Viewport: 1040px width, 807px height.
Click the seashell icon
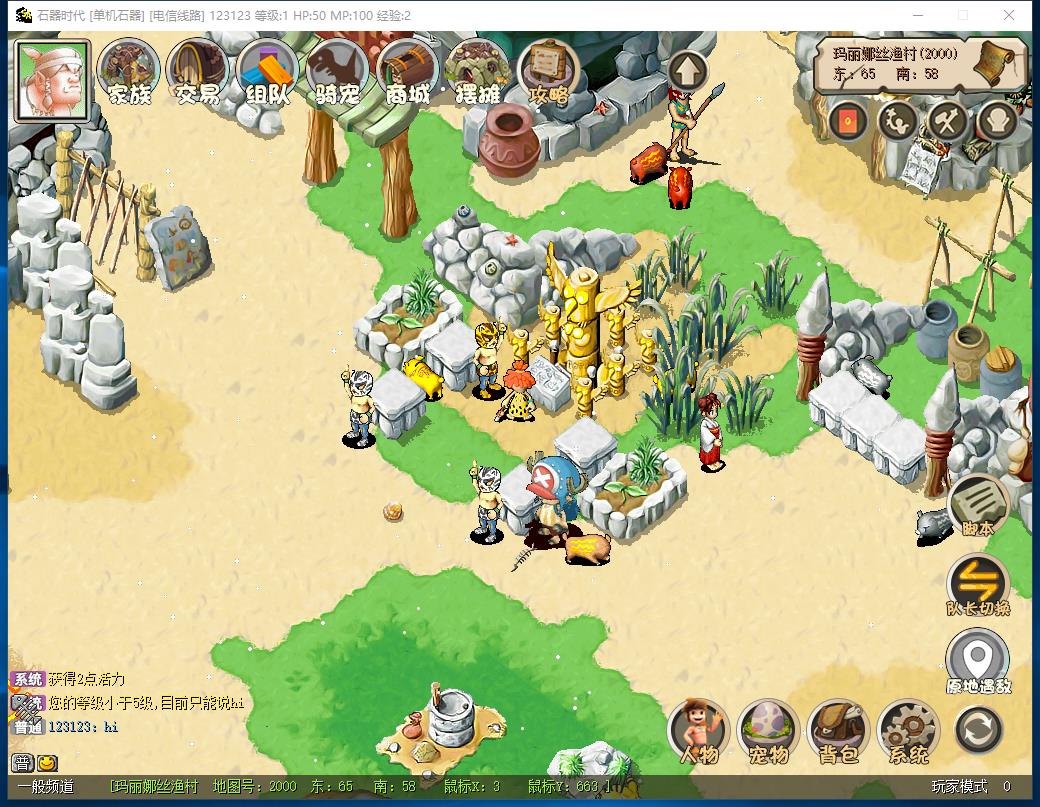(996, 122)
